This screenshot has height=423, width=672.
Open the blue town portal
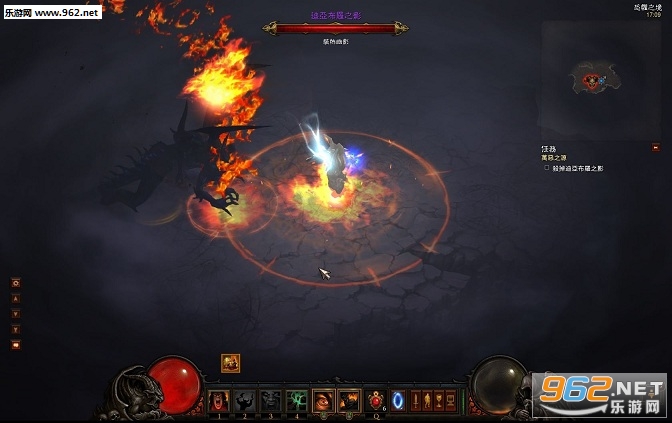[x=398, y=401]
